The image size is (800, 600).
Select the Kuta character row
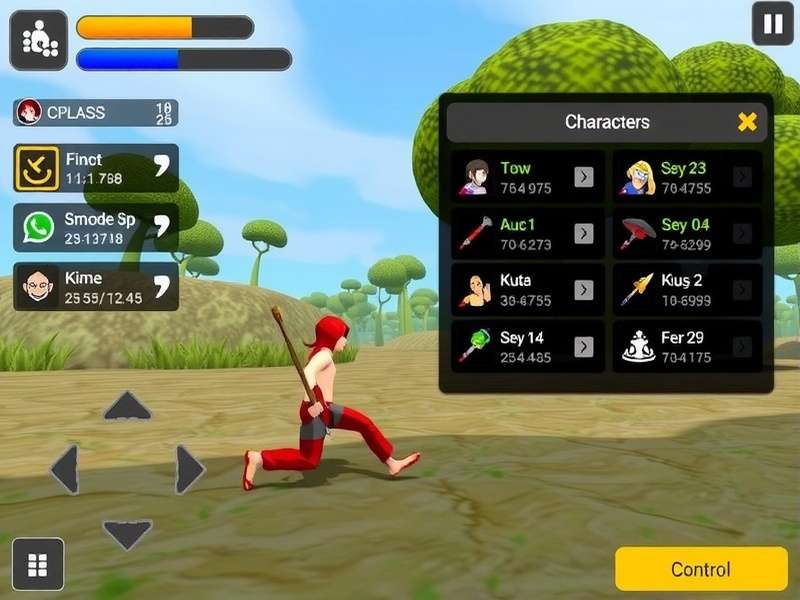click(x=527, y=290)
